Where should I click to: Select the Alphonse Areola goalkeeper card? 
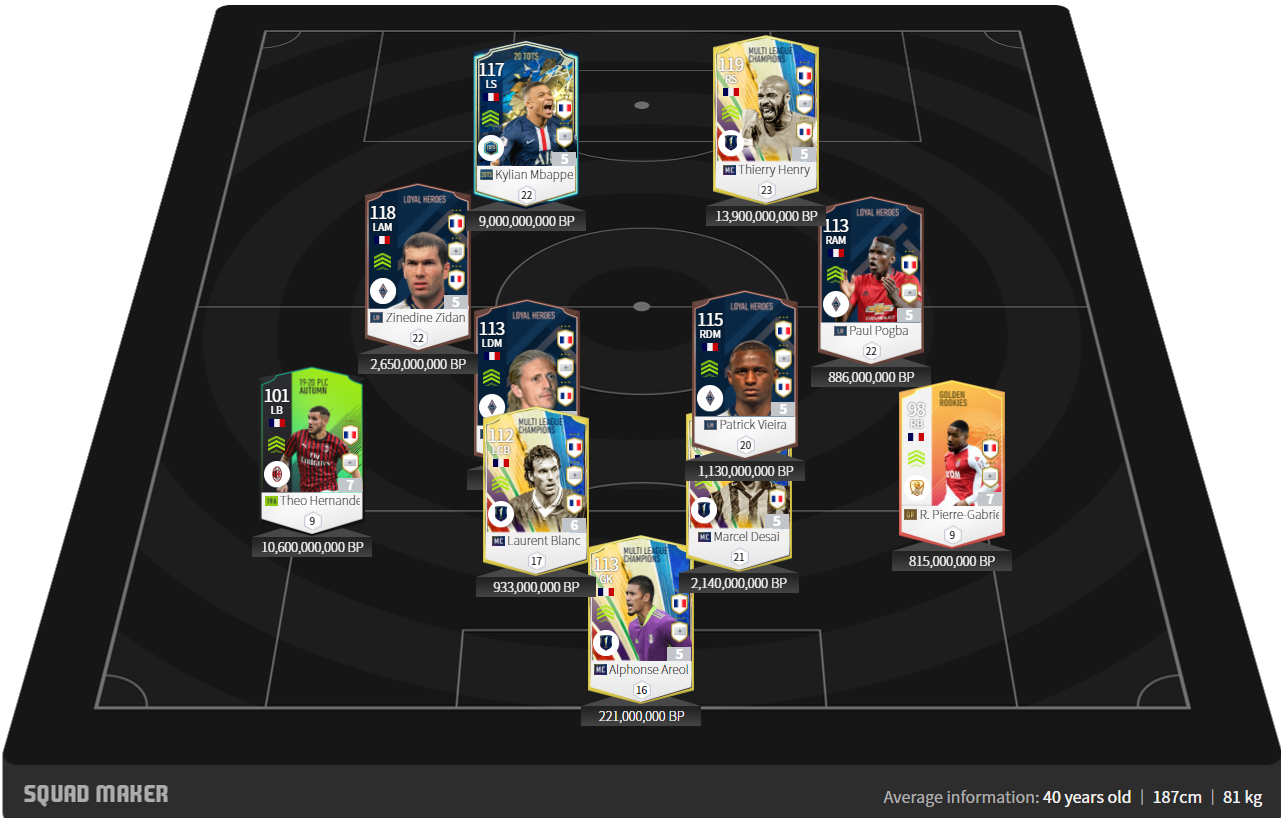coord(641,612)
